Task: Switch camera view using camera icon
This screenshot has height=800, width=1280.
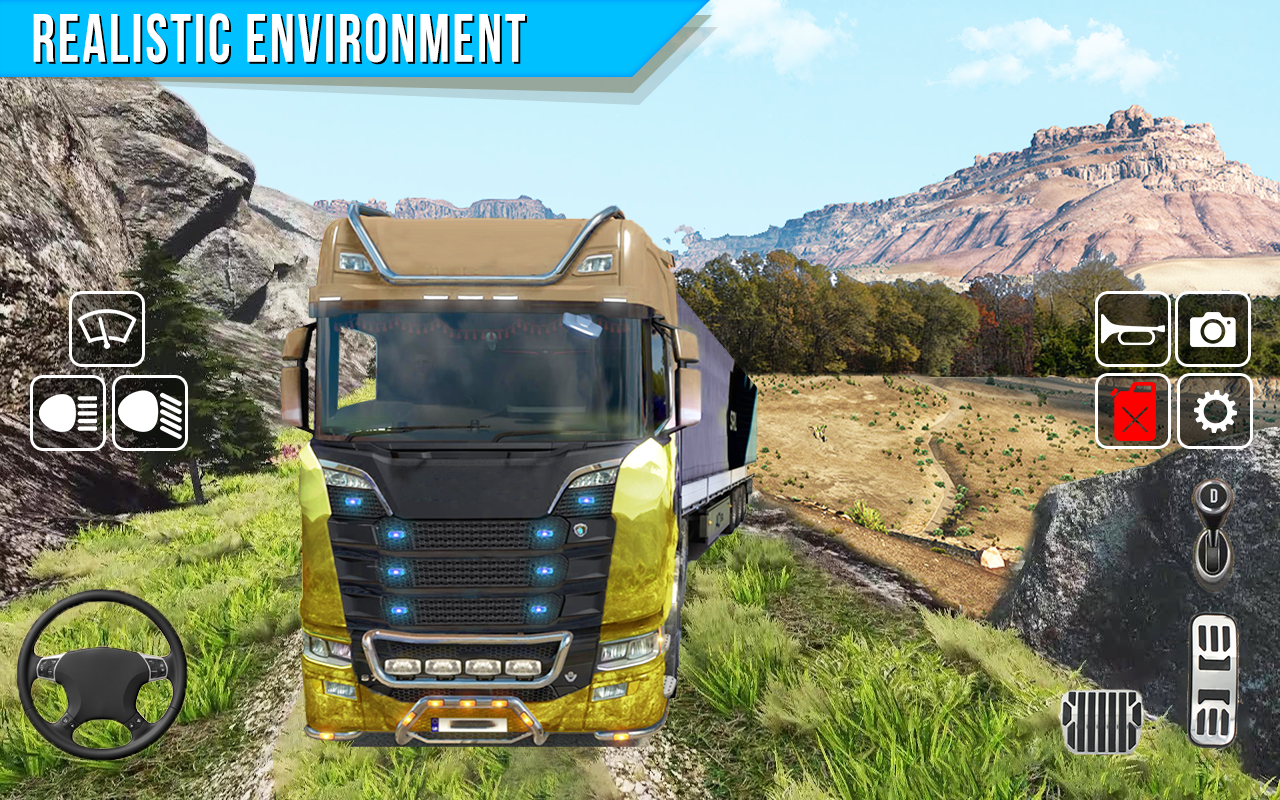Action: pyautogui.click(x=1213, y=331)
